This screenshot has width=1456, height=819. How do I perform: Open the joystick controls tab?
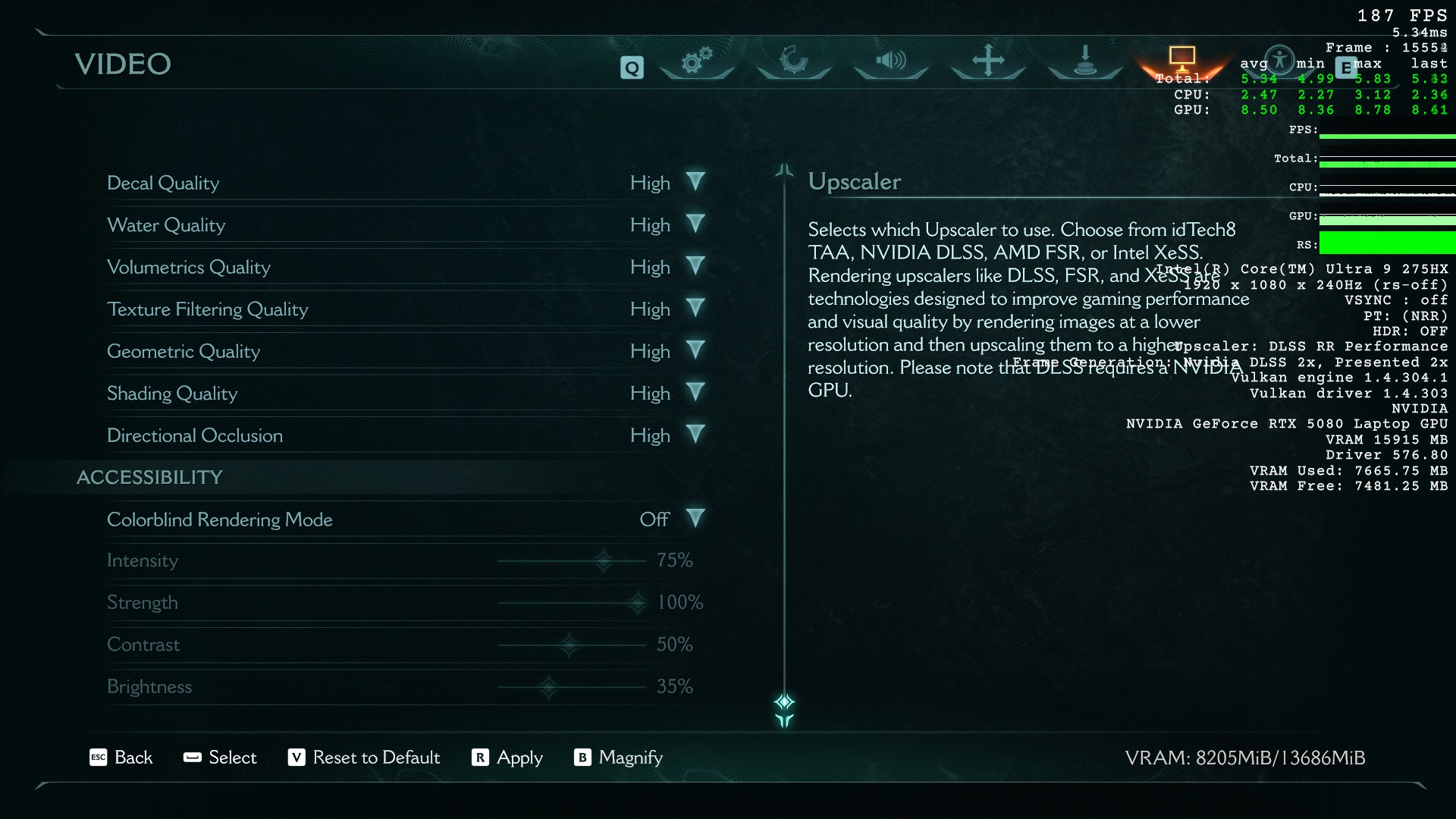(x=1085, y=61)
